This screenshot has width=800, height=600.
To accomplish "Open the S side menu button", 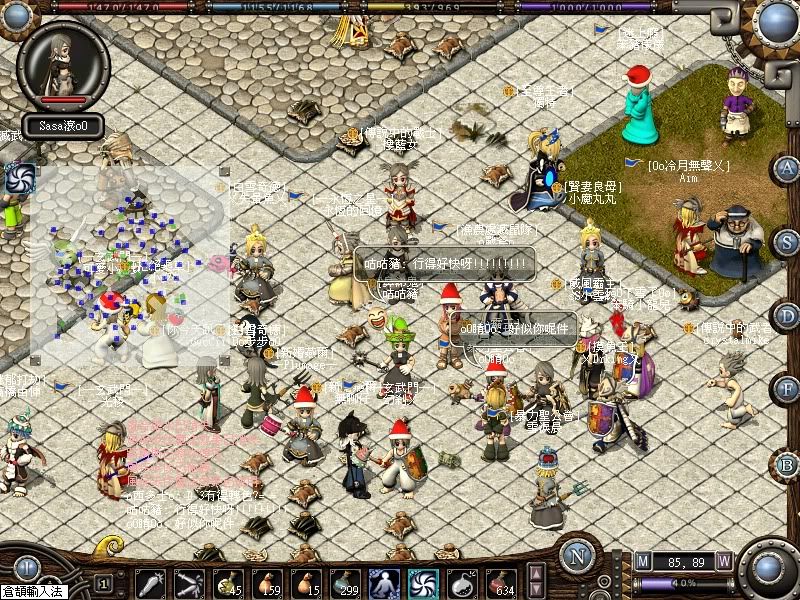I will click(787, 242).
